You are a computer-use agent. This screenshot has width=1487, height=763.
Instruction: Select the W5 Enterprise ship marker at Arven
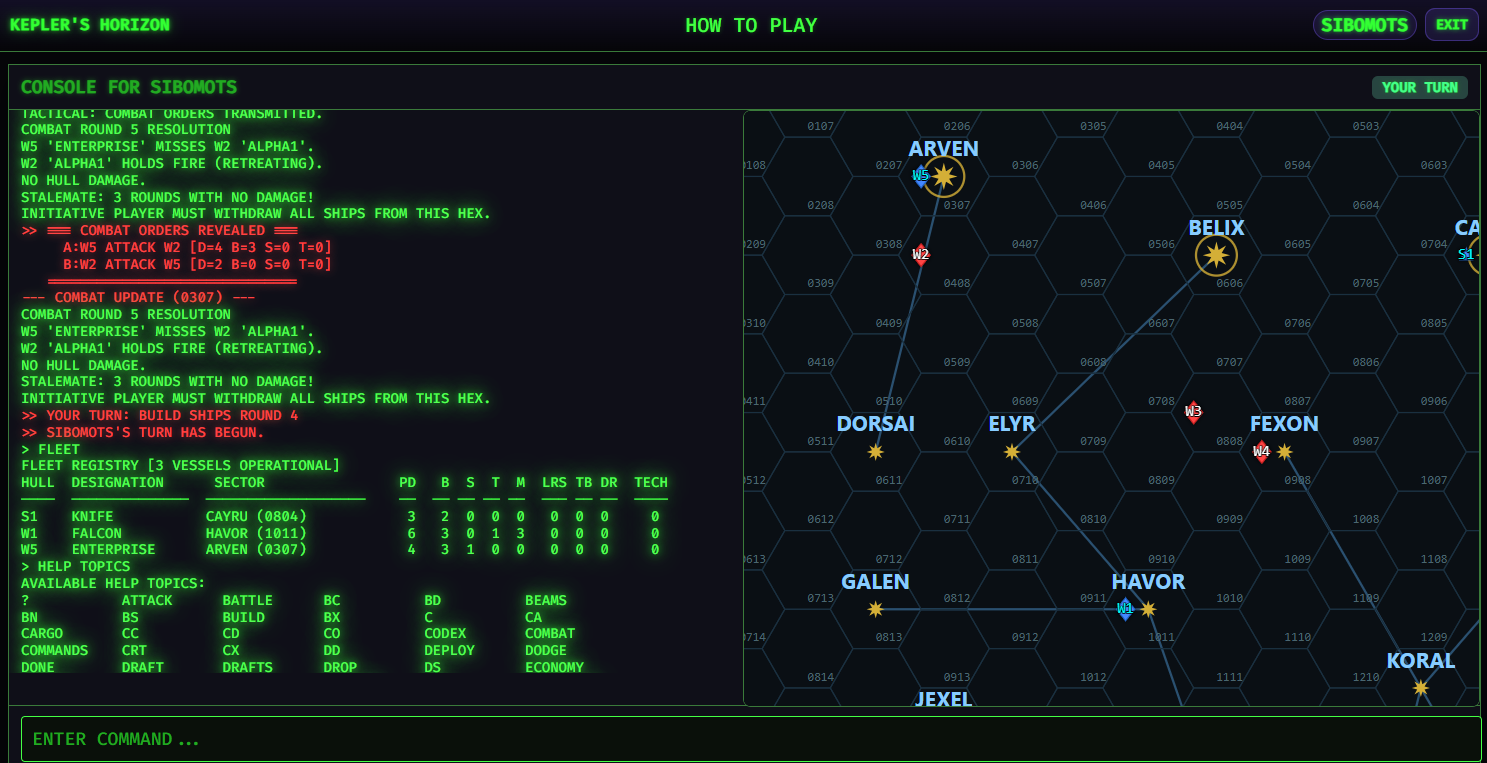tap(920, 176)
